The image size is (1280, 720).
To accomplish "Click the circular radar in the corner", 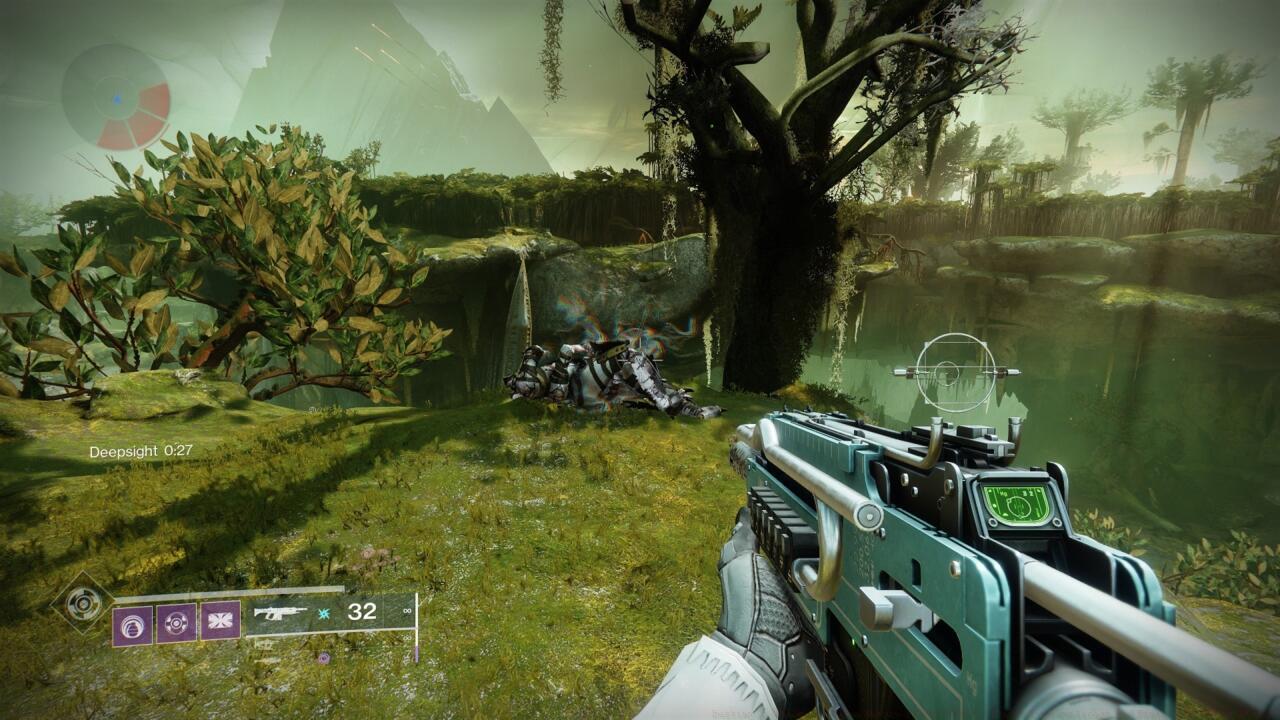I will (x=116, y=98).
